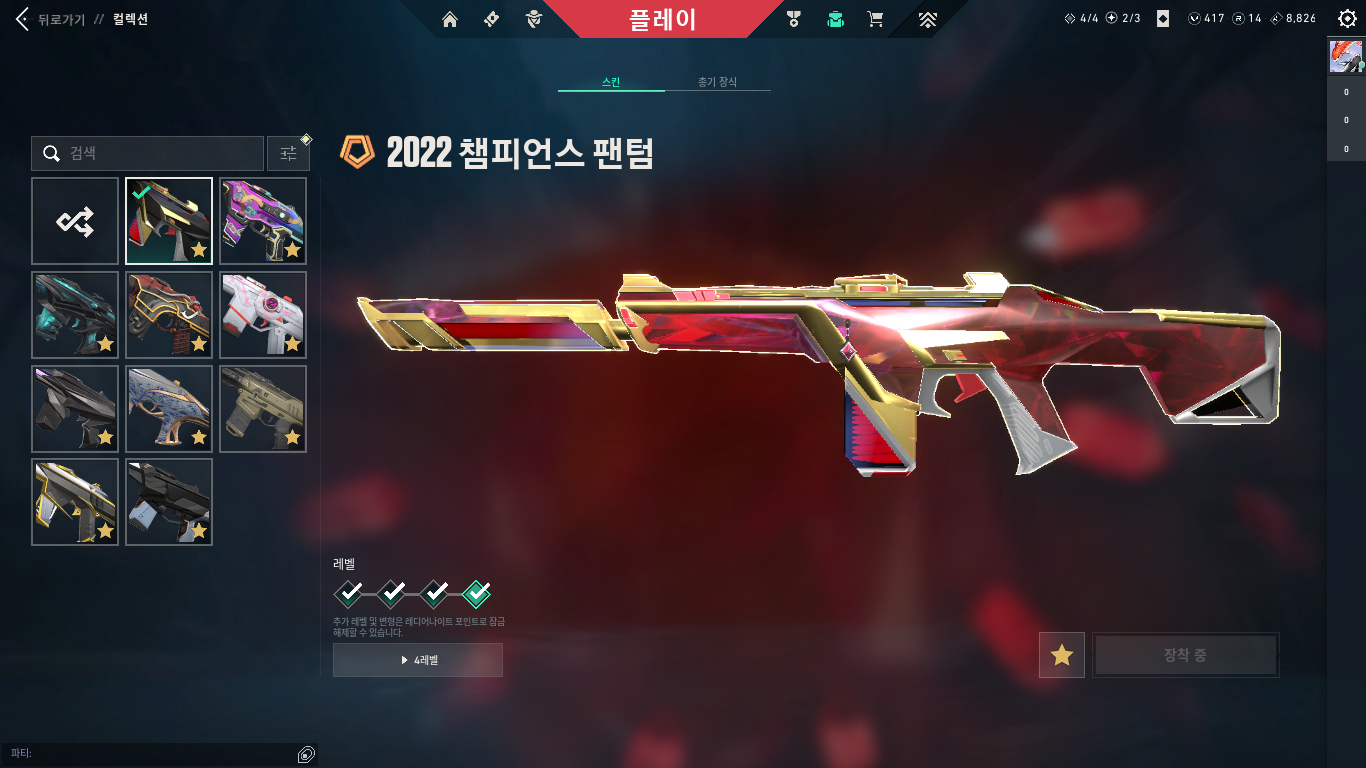Select the purple pink Phantom skin thumbnail
This screenshot has height=768, width=1366.
coord(263,221)
